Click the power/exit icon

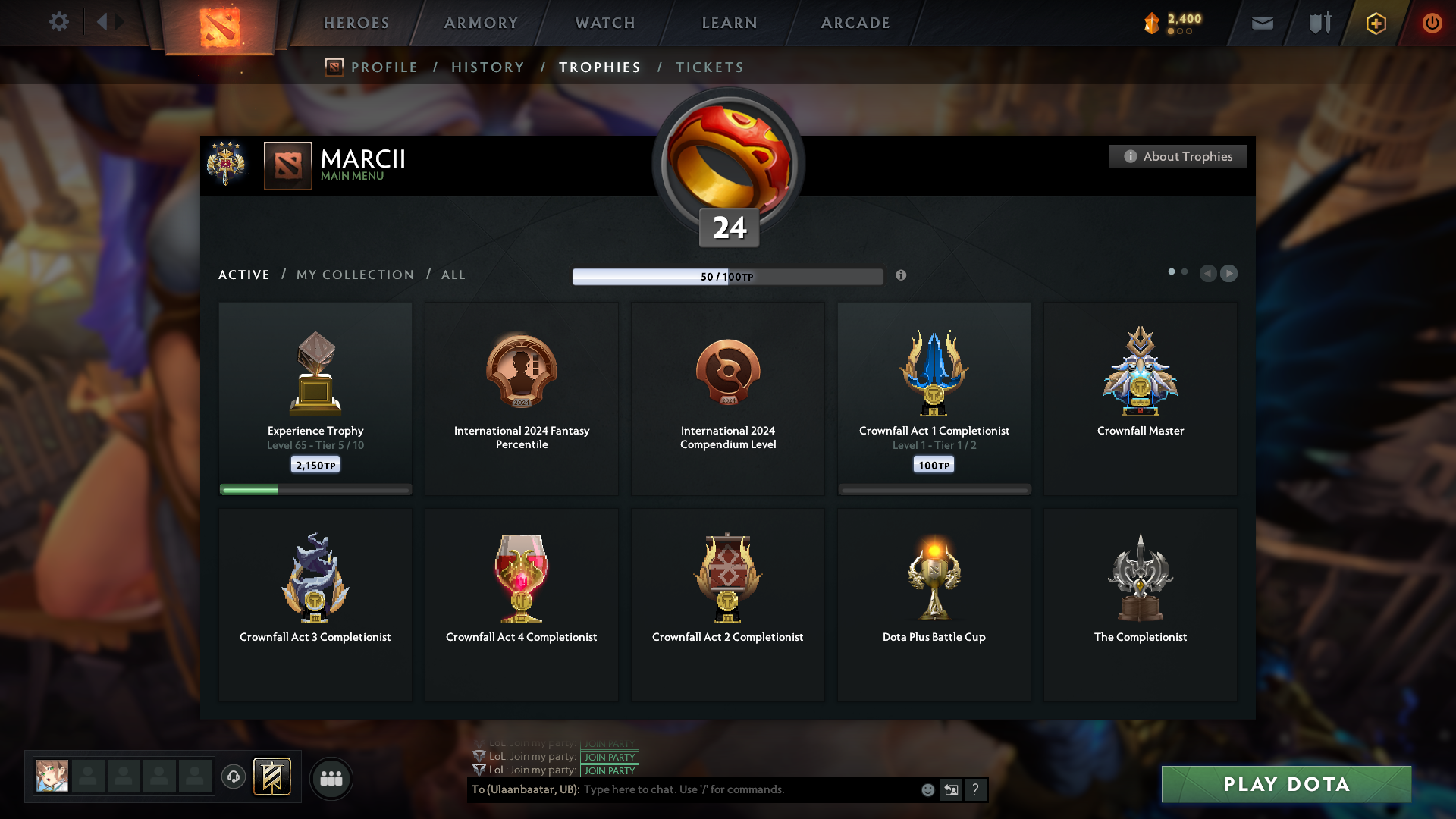click(1432, 23)
